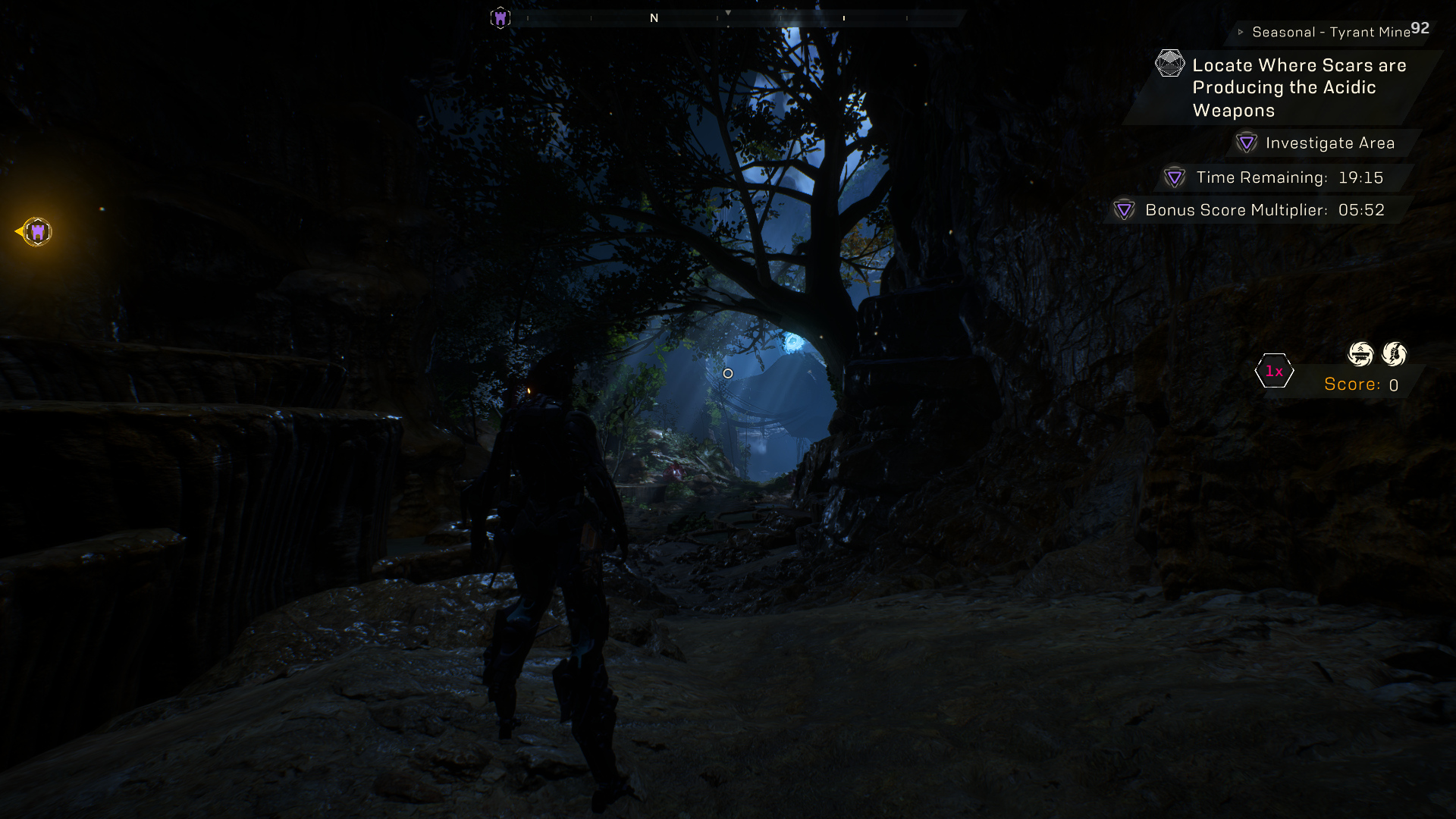Open the Seasonal - Tyrant Mine header
This screenshot has width=1456, height=819.
pos(1330,32)
